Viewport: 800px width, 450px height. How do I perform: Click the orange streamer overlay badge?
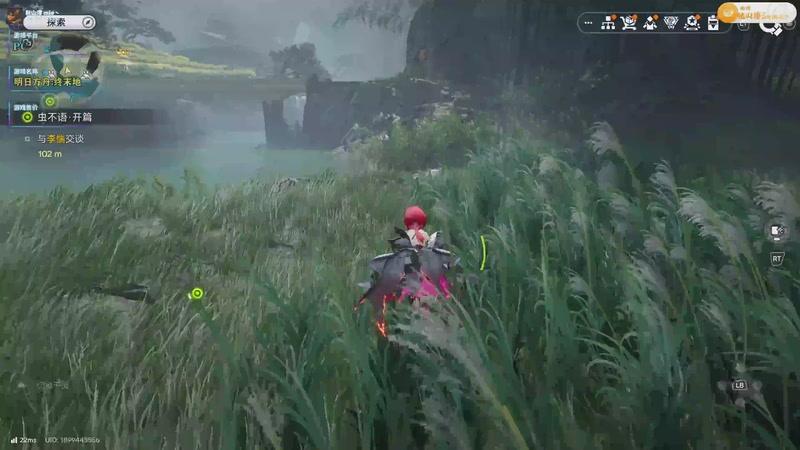click(755, 13)
